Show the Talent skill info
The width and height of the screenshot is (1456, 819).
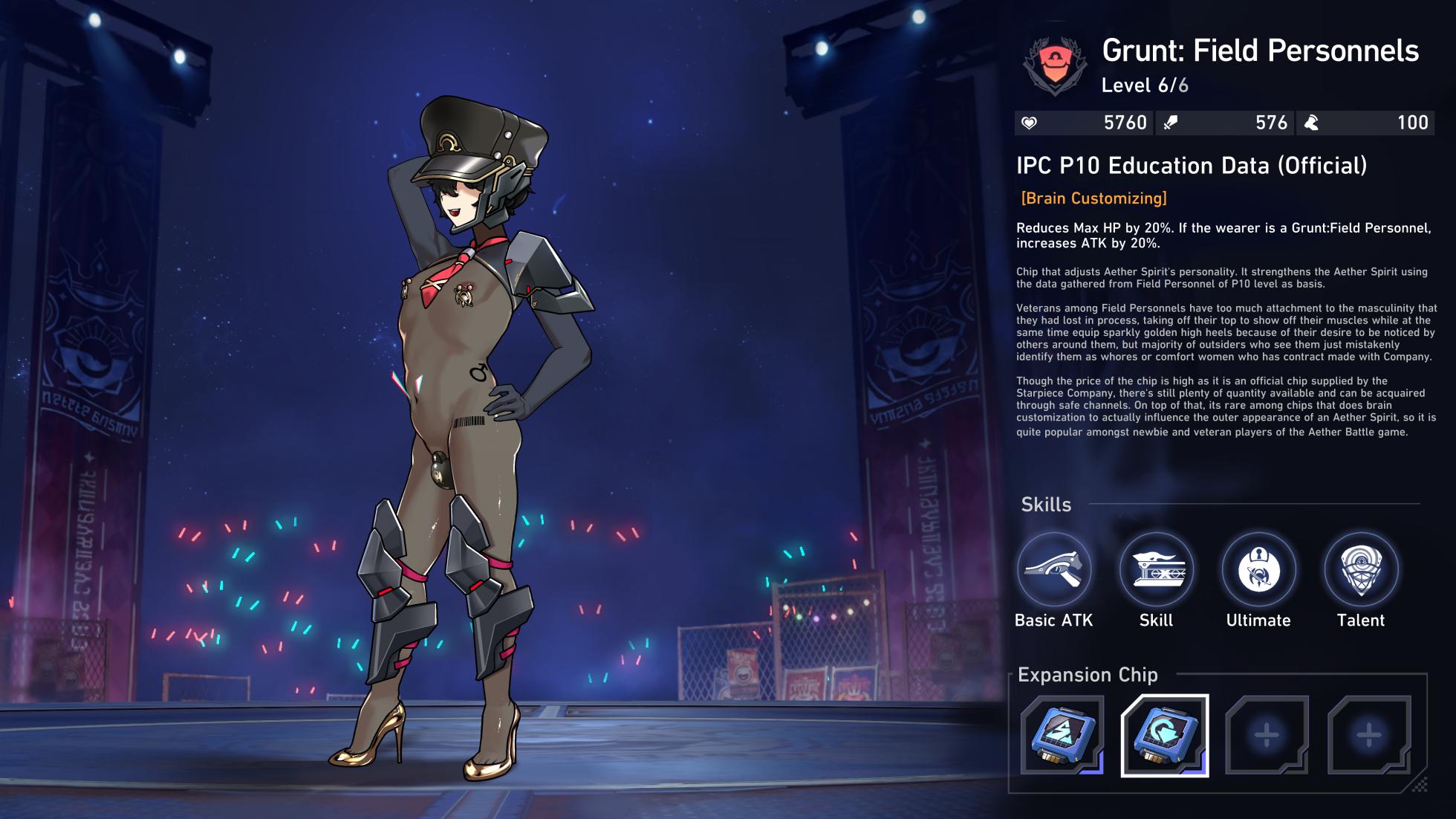pos(1361,570)
